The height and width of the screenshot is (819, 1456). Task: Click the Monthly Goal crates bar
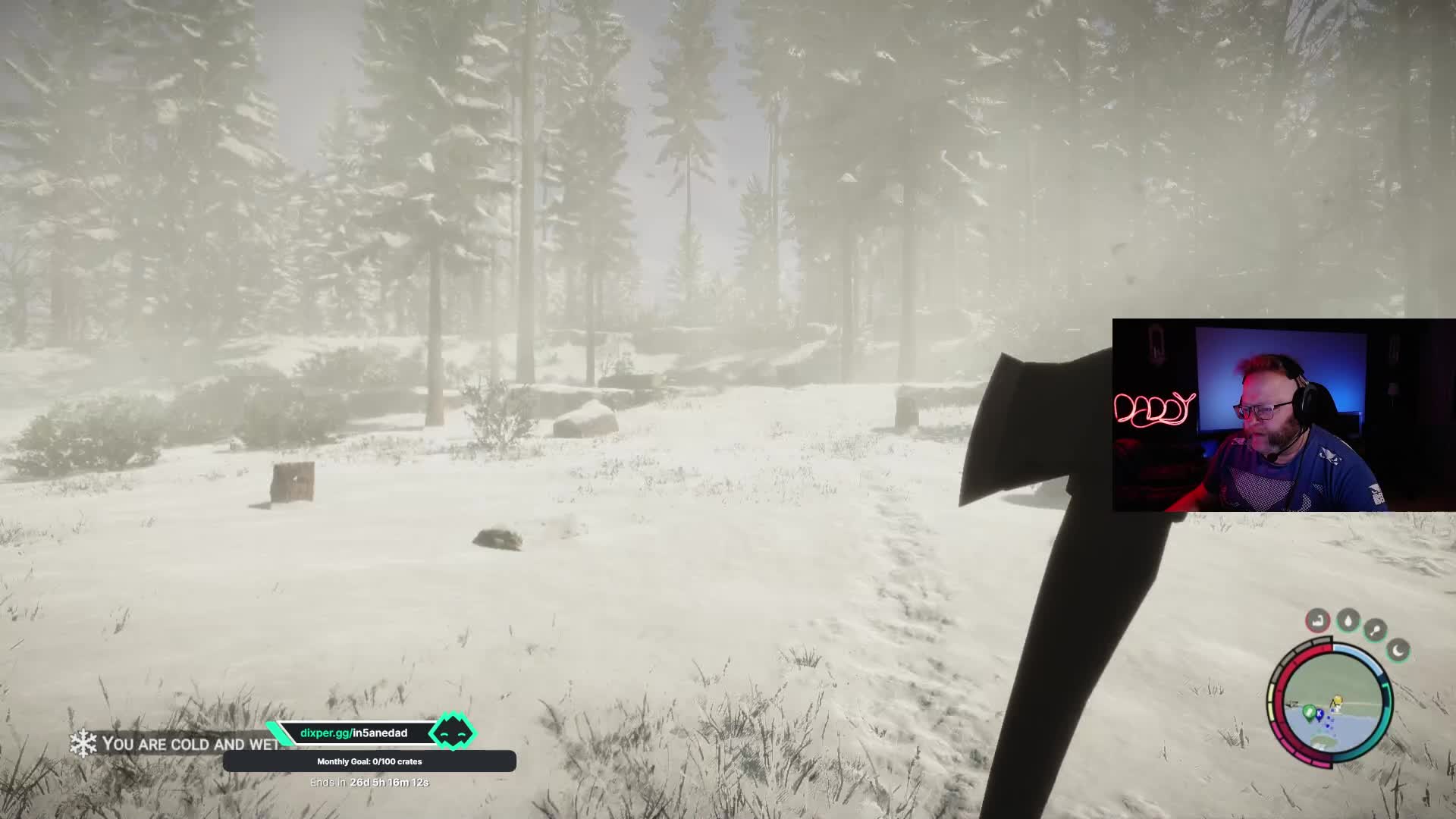pos(369,761)
